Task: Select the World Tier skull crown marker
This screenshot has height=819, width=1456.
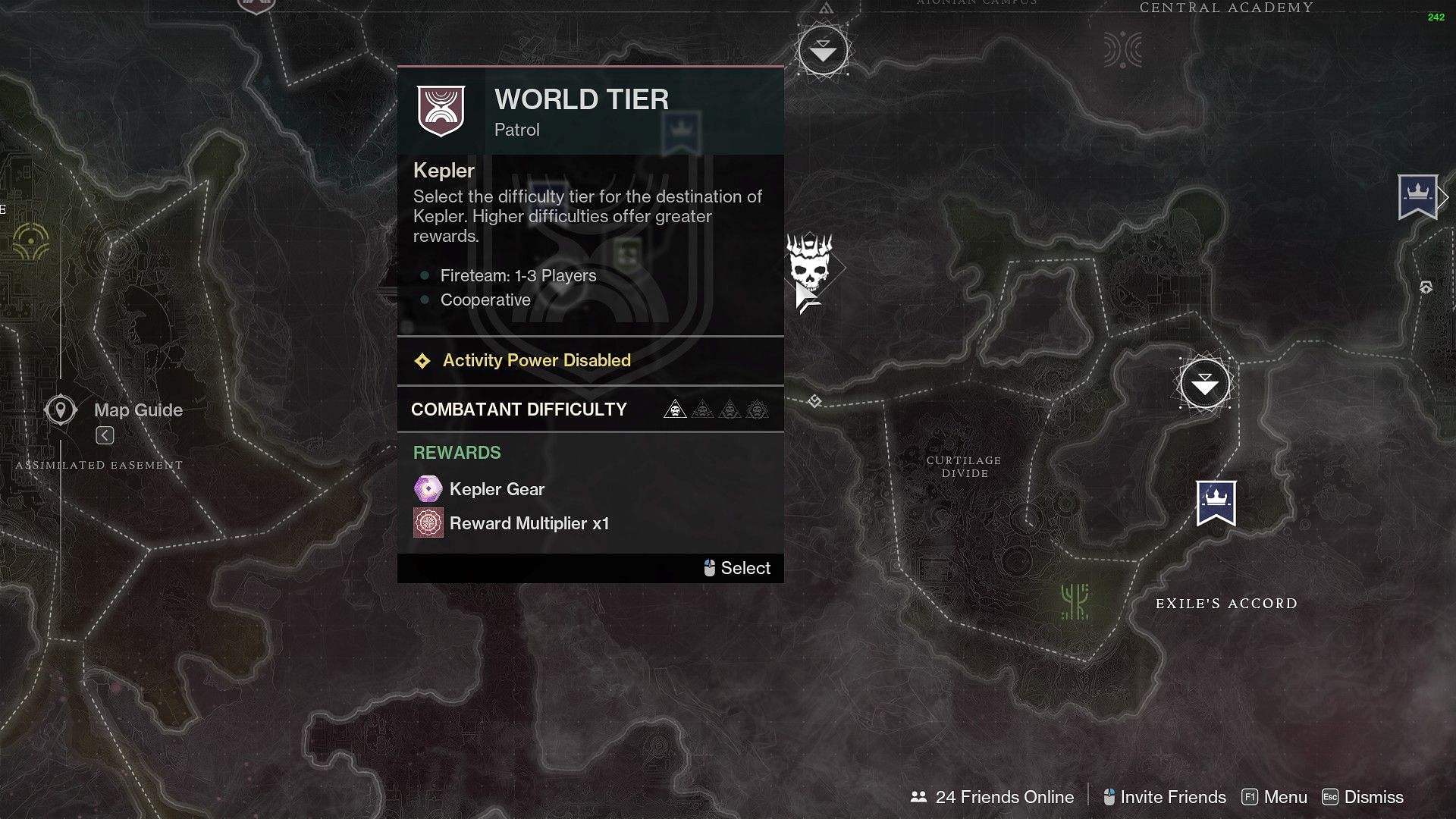Action: click(x=810, y=263)
